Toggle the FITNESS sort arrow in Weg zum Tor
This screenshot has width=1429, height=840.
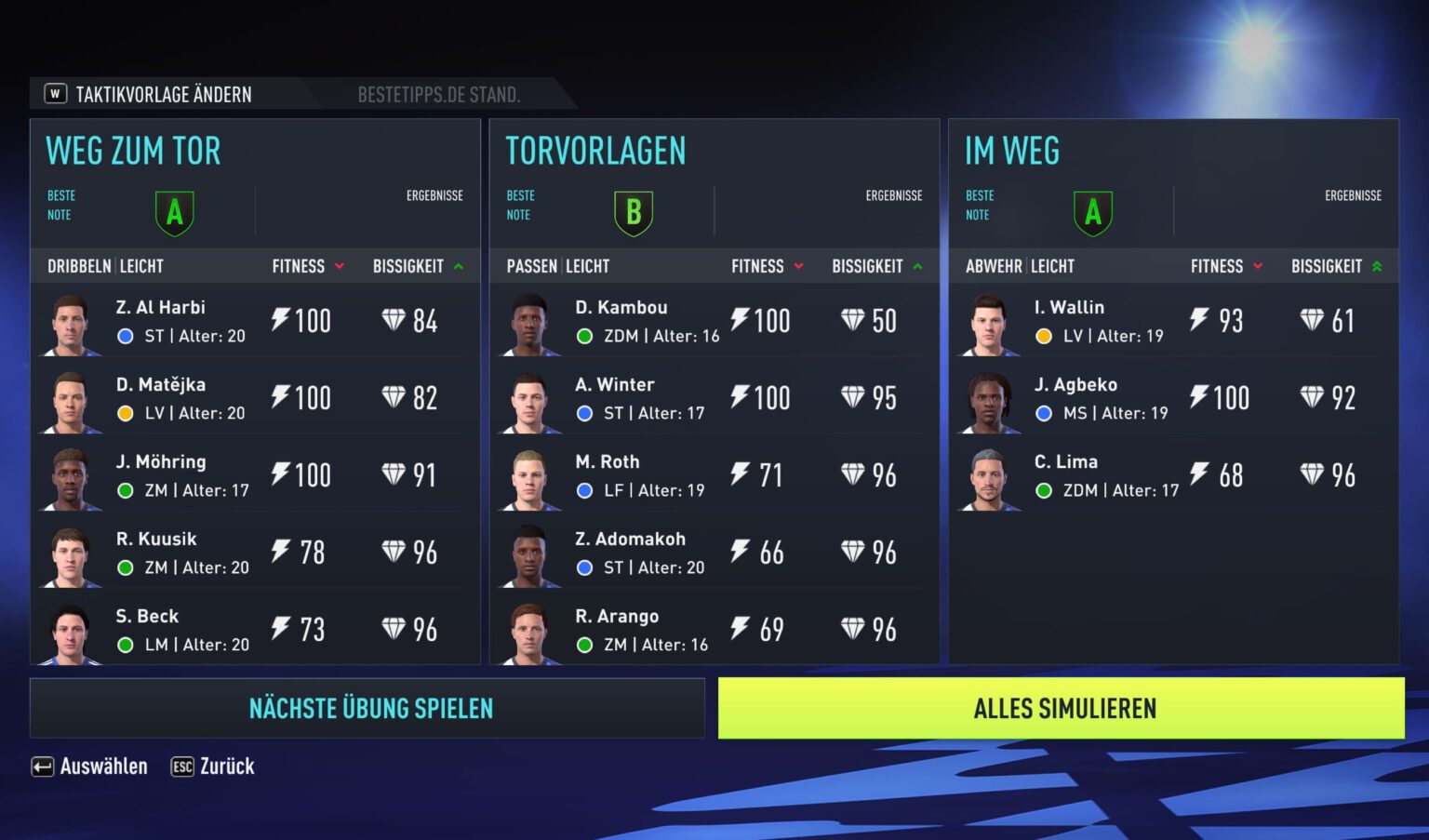[338, 267]
